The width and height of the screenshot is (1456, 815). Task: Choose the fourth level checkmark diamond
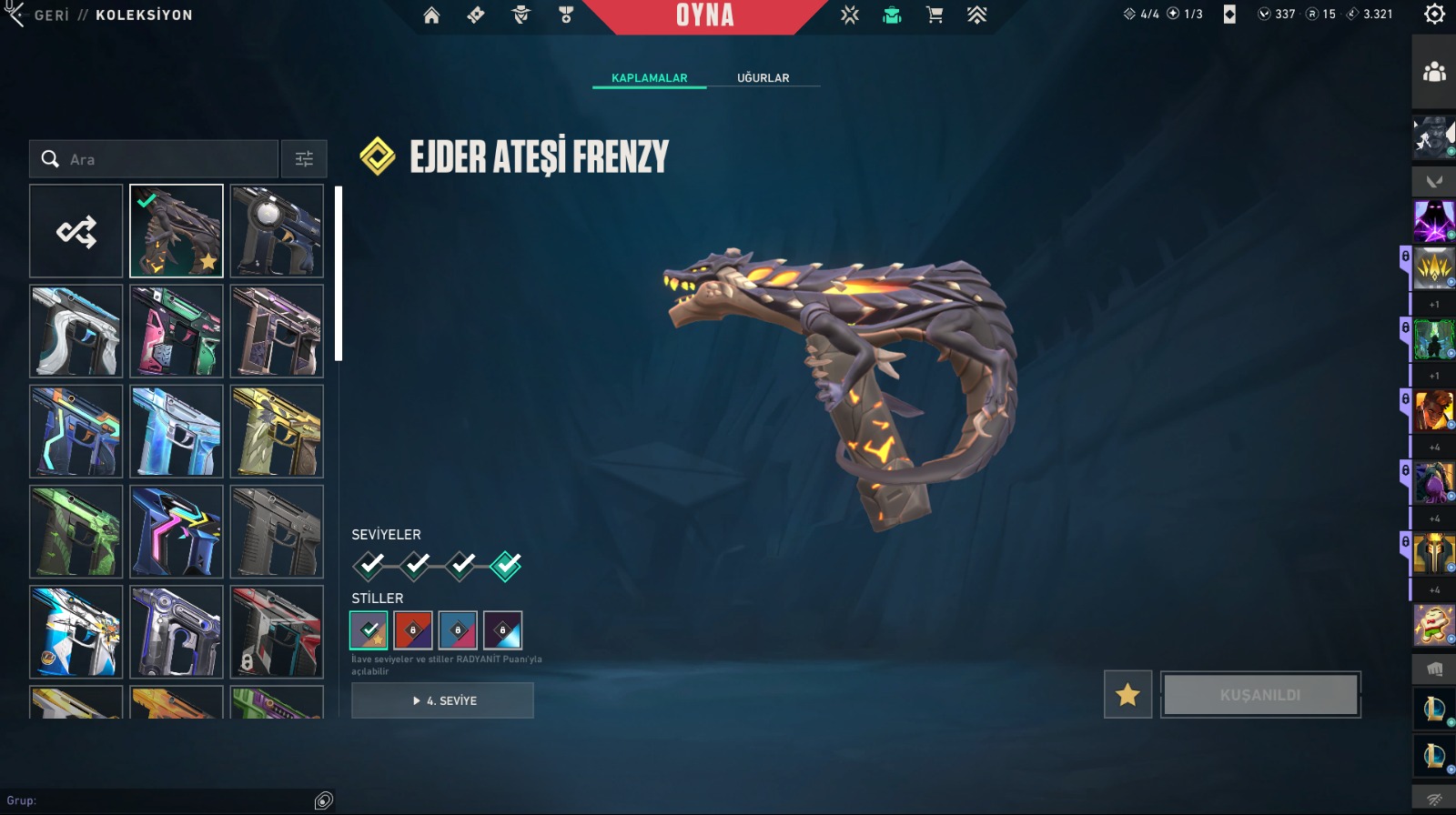[x=506, y=566]
